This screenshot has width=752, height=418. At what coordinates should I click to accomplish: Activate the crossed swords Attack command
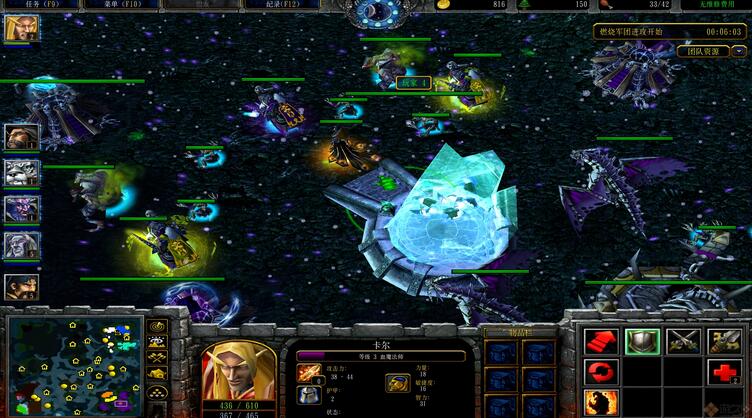[x=683, y=342]
